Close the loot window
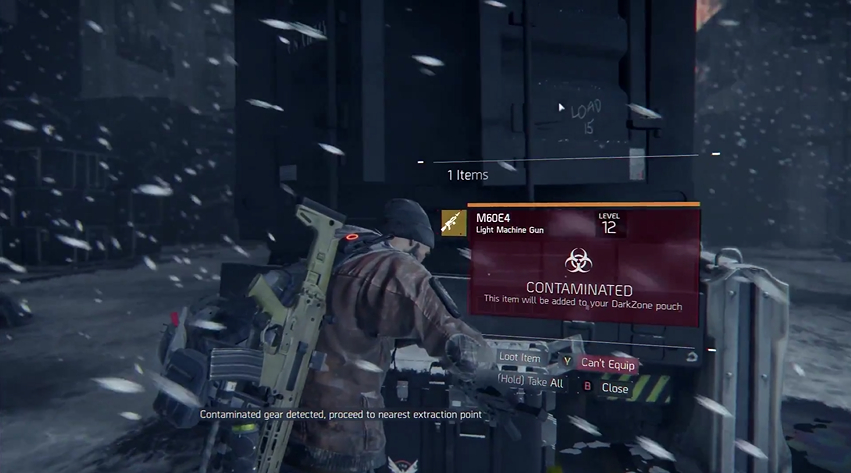The image size is (851, 473). (614, 388)
